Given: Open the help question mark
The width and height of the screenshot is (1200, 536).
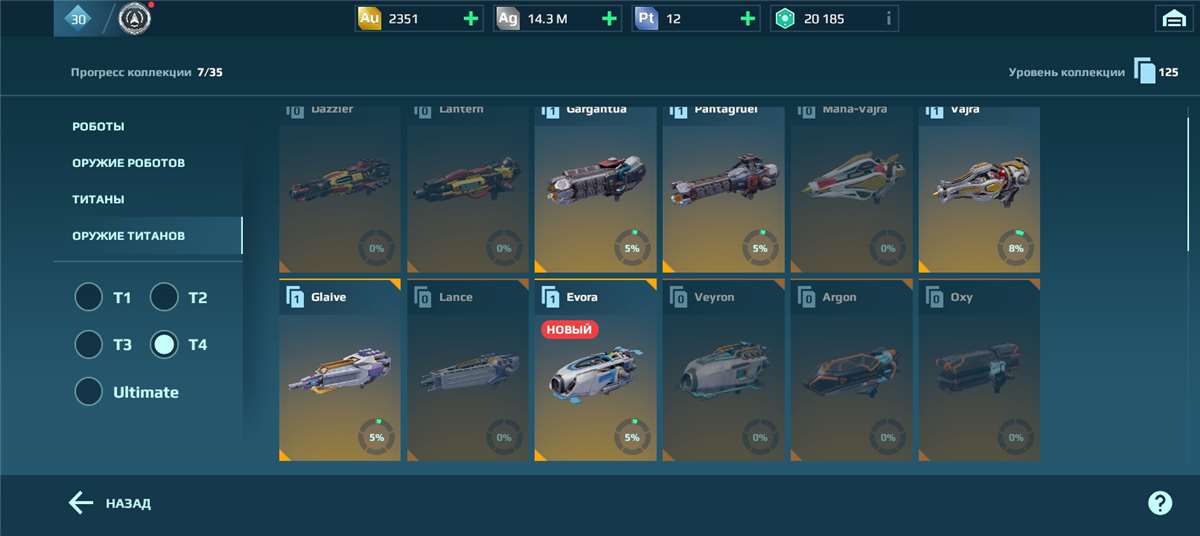Looking at the screenshot, I should [1159, 503].
